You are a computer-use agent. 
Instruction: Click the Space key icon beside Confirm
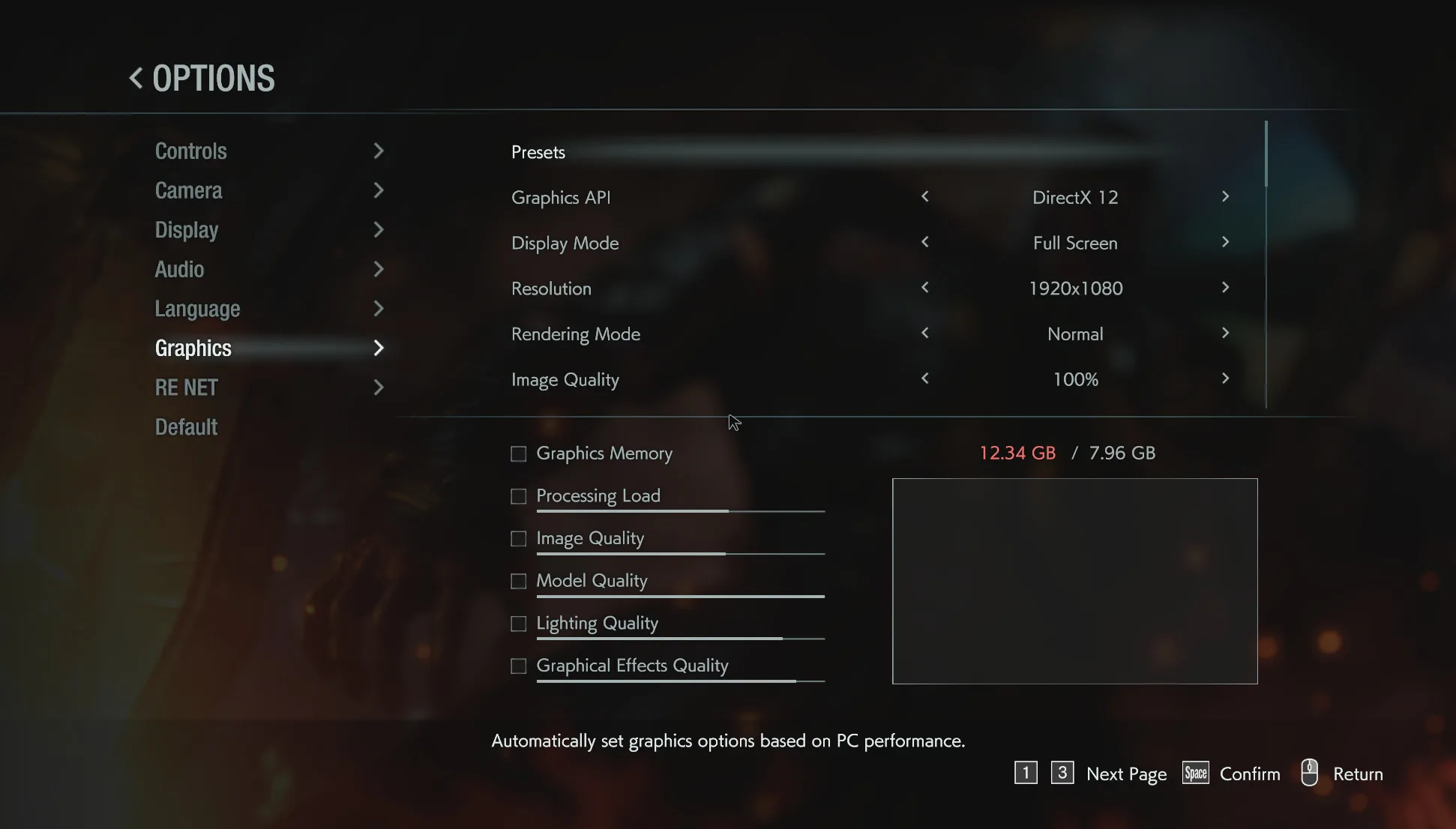click(1195, 773)
